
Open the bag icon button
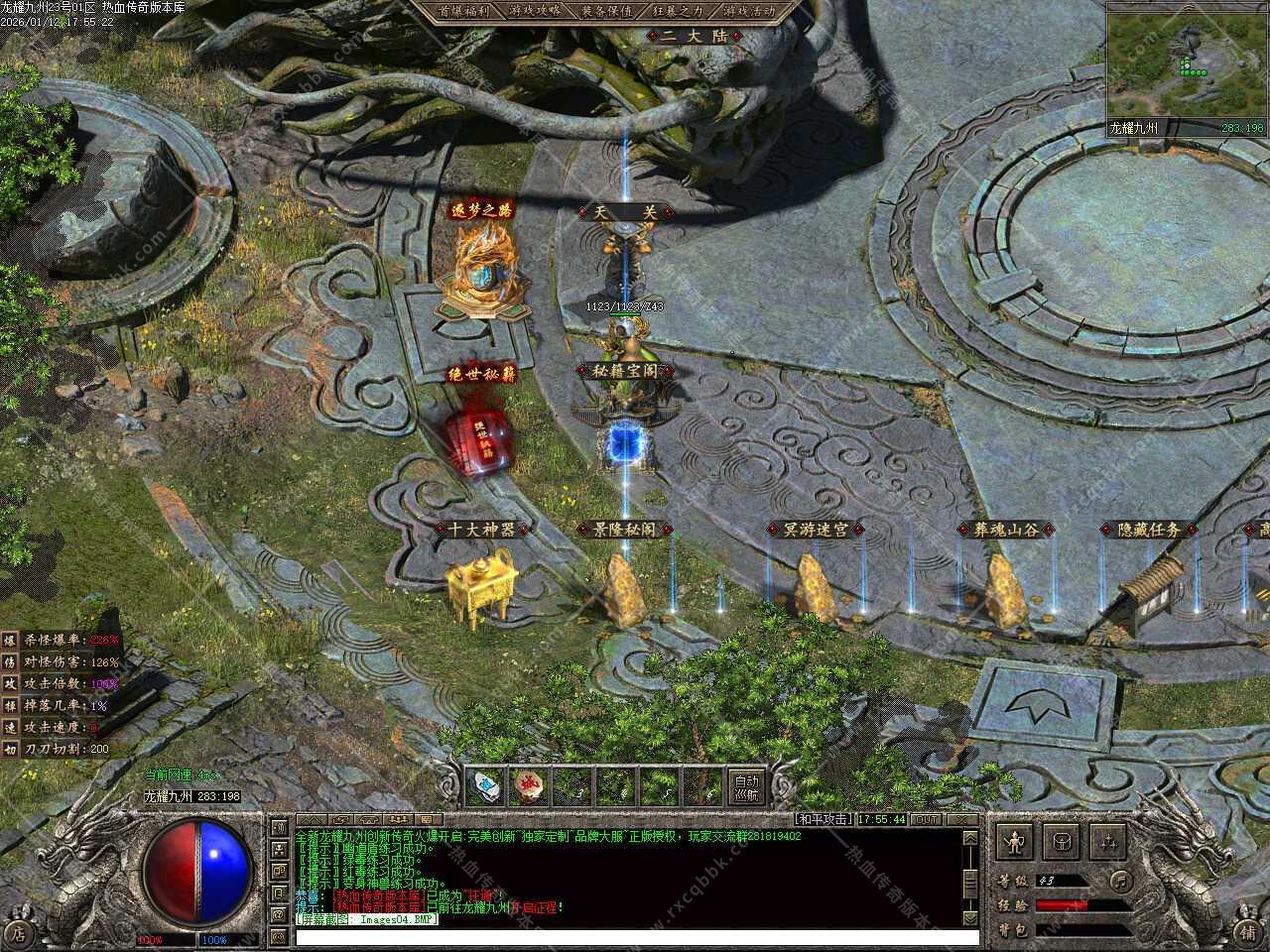click(x=1062, y=842)
